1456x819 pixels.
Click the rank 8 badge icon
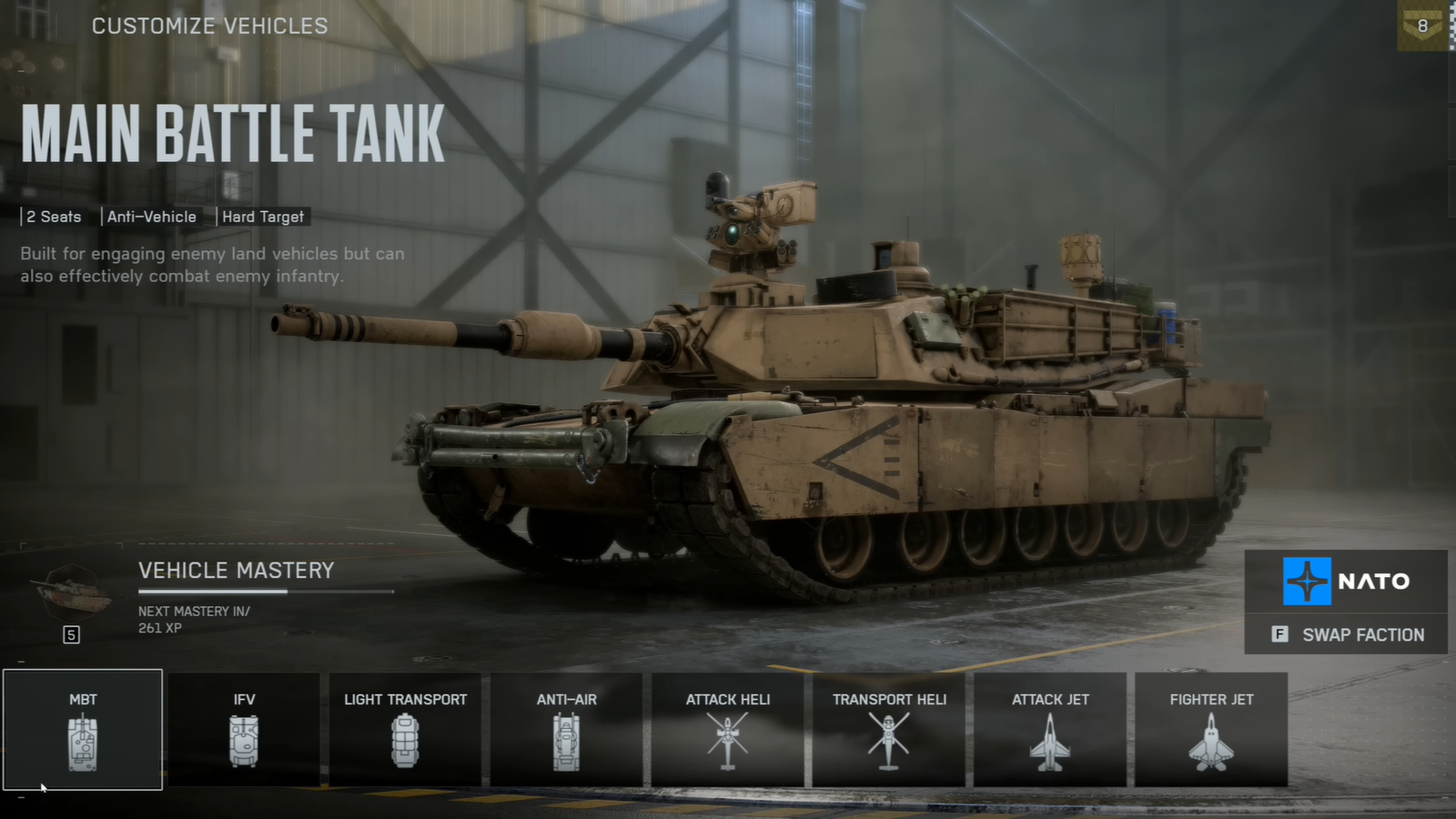pyautogui.click(x=1423, y=26)
